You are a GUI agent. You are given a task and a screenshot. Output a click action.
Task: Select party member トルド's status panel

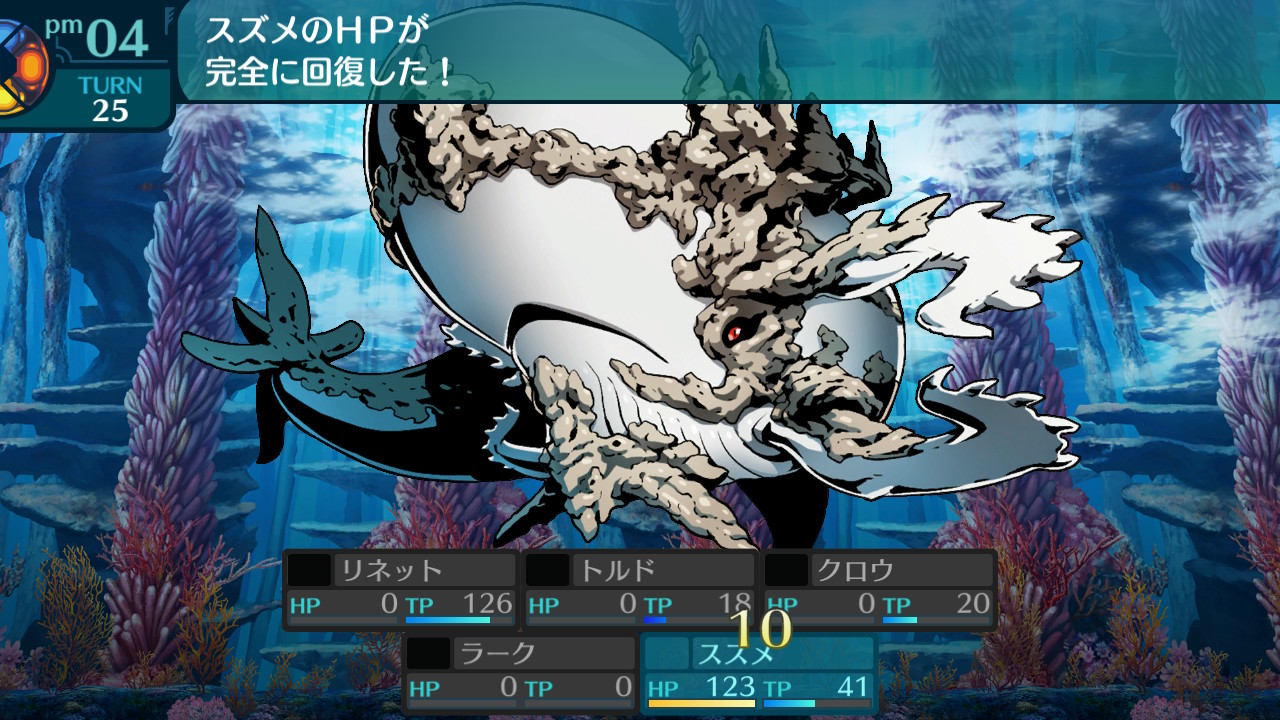click(x=640, y=588)
